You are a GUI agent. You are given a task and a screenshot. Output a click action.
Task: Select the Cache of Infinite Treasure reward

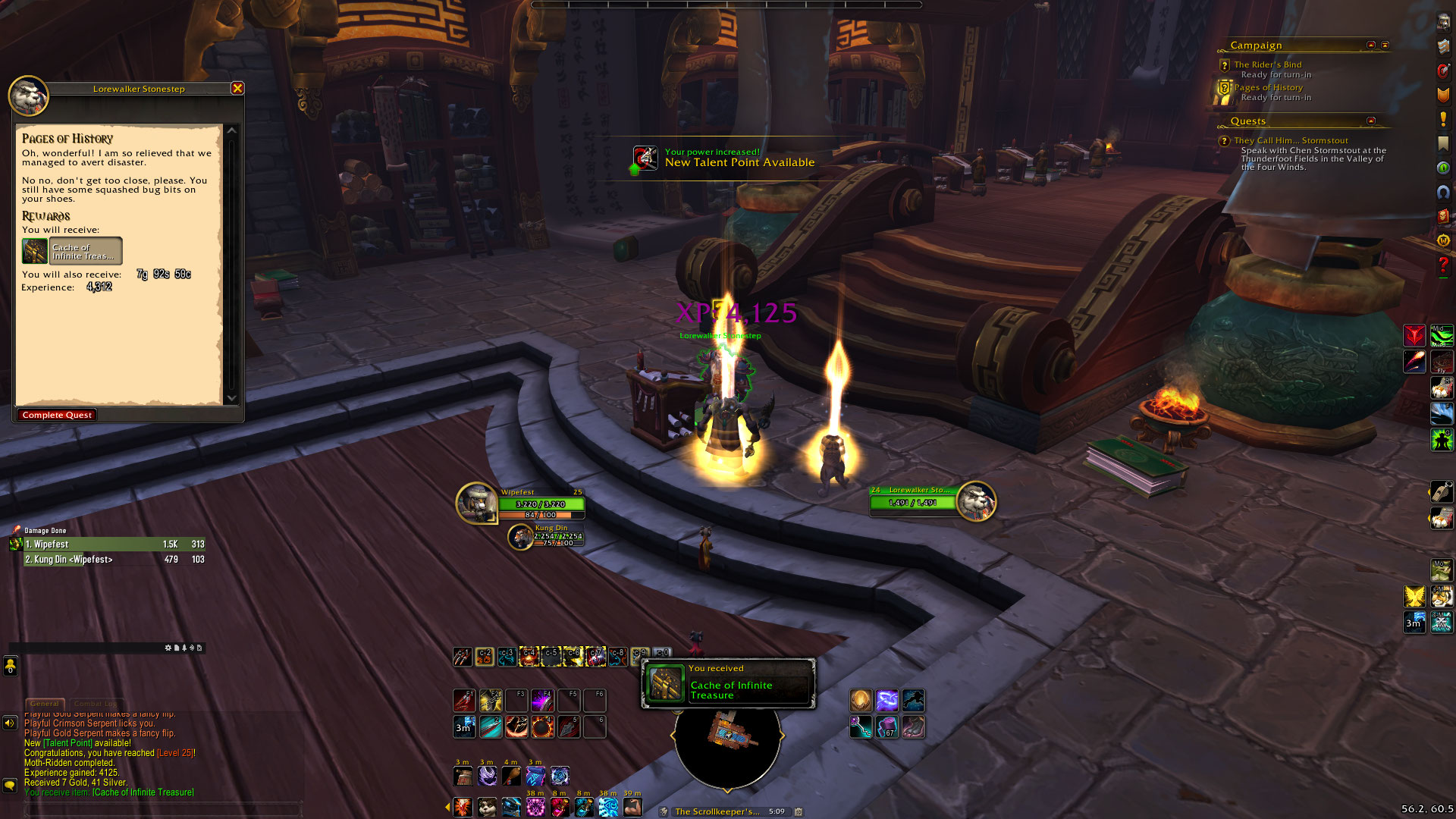click(x=73, y=251)
